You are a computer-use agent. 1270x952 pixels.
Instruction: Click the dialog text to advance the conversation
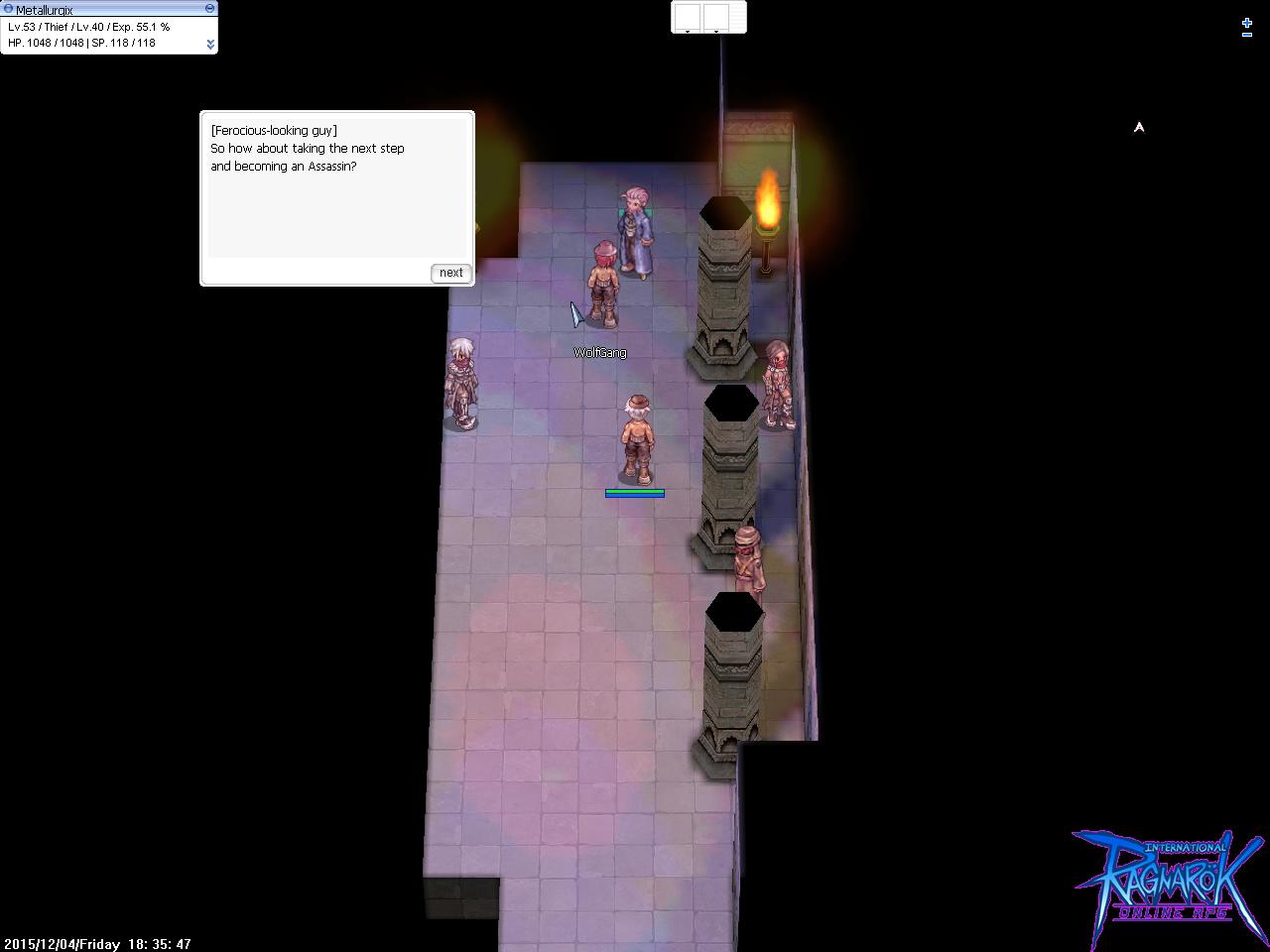point(310,149)
